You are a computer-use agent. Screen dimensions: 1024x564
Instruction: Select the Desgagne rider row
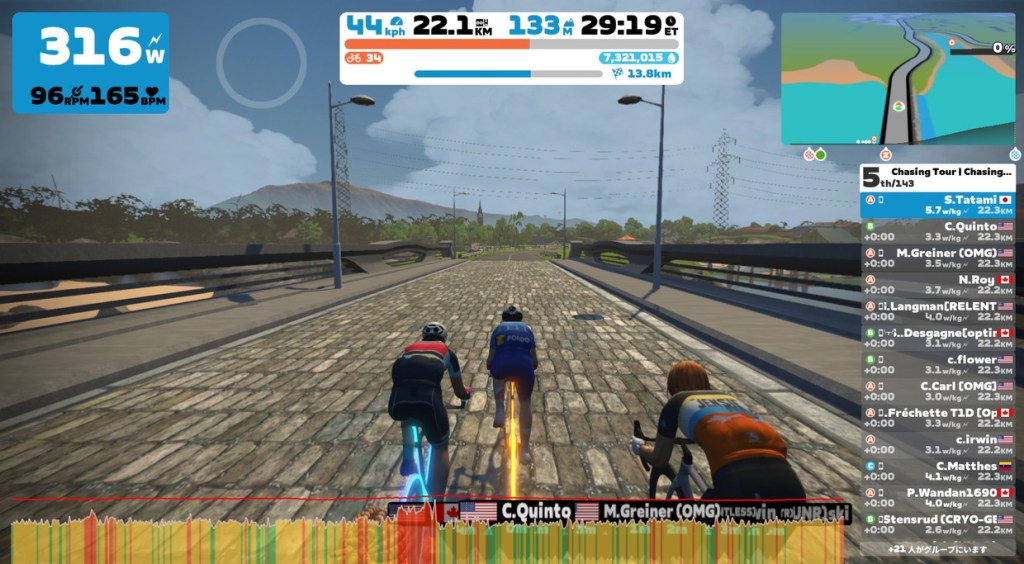939,338
